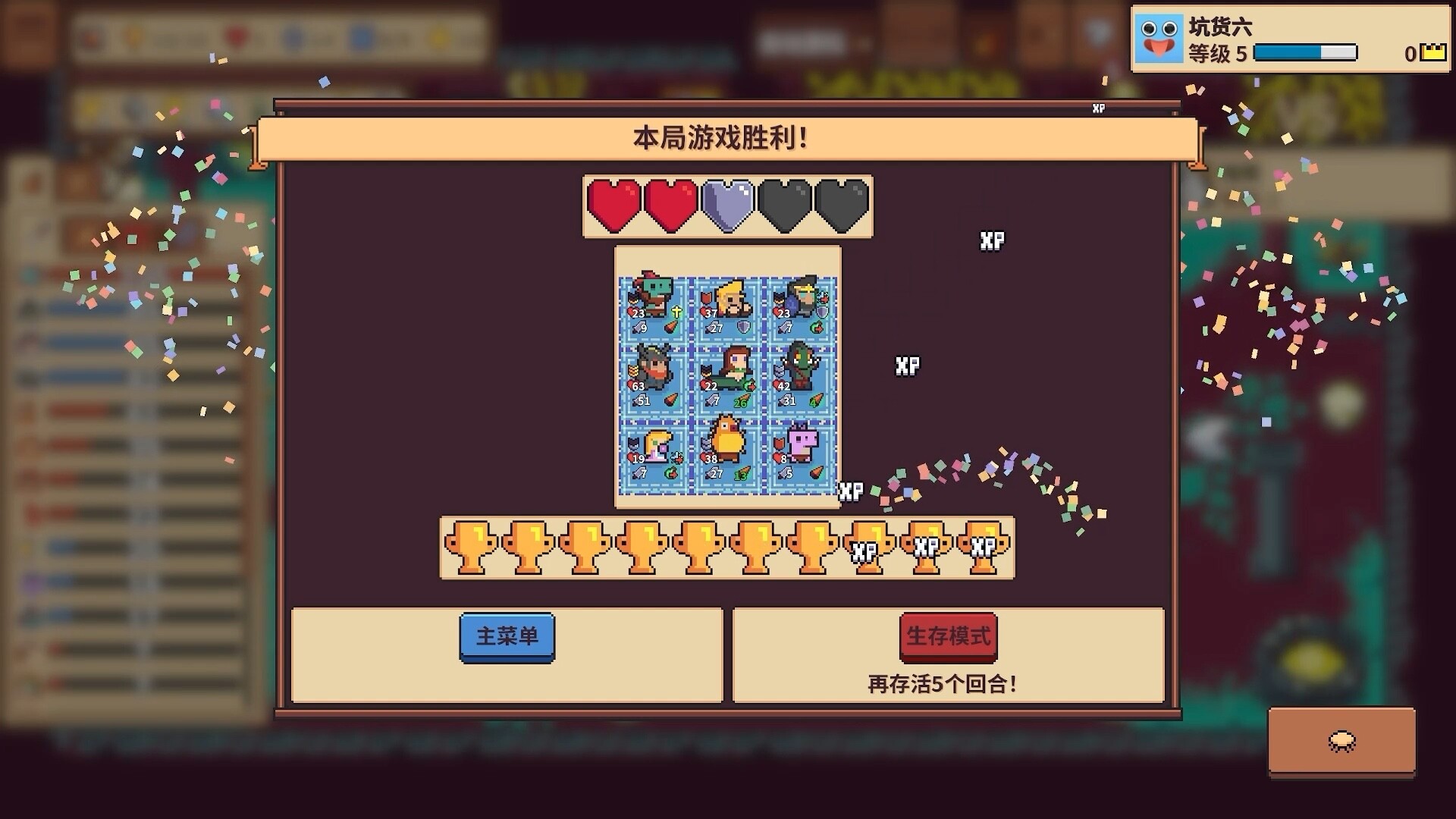Start 生存模式 survival mode
The width and height of the screenshot is (1456, 819).
[x=948, y=638]
